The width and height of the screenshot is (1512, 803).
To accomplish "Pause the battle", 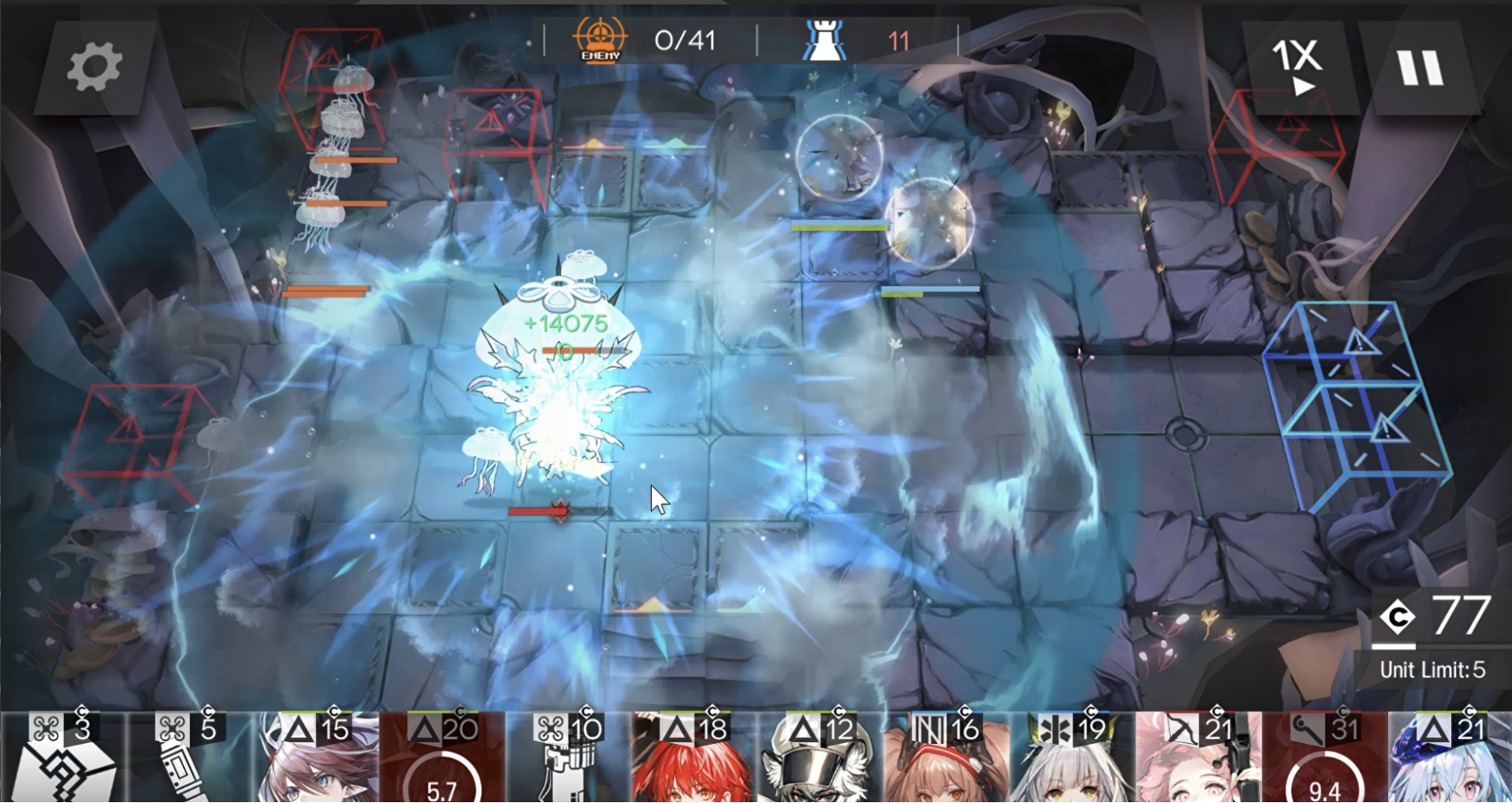I will click(1418, 64).
